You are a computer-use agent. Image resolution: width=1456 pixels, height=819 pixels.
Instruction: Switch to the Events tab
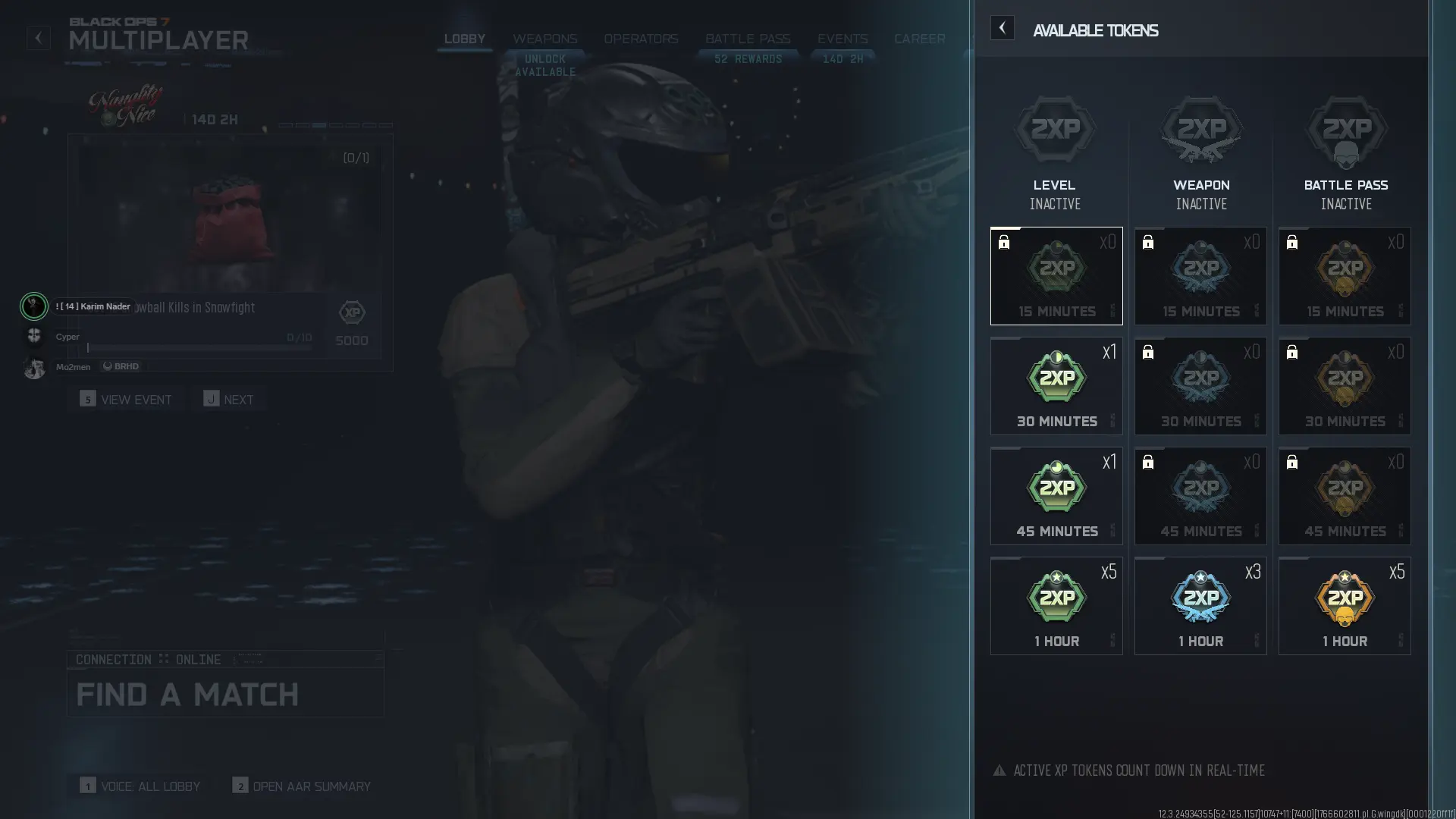point(842,39)
